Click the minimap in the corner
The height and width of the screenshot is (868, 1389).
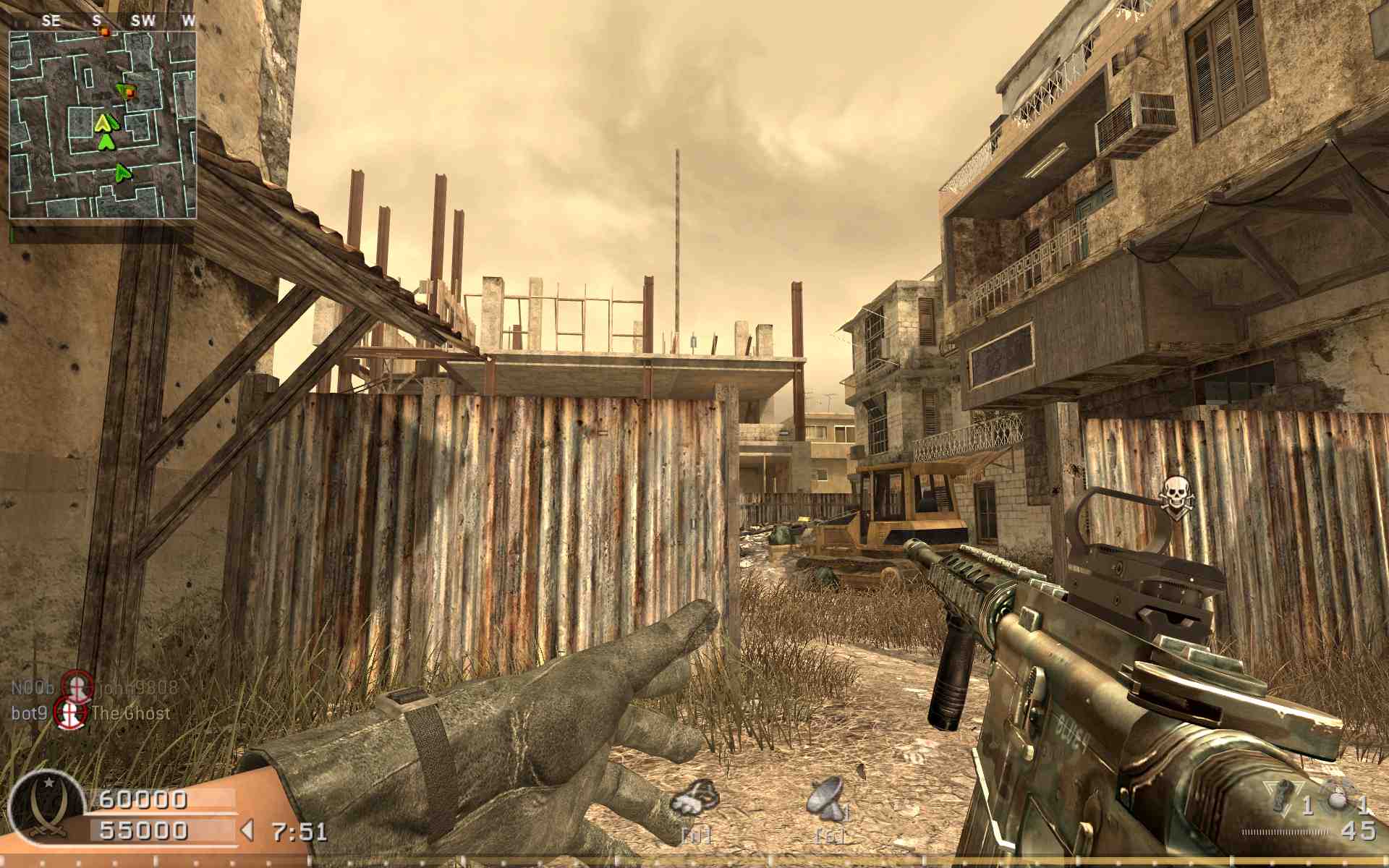pos(103,124)
